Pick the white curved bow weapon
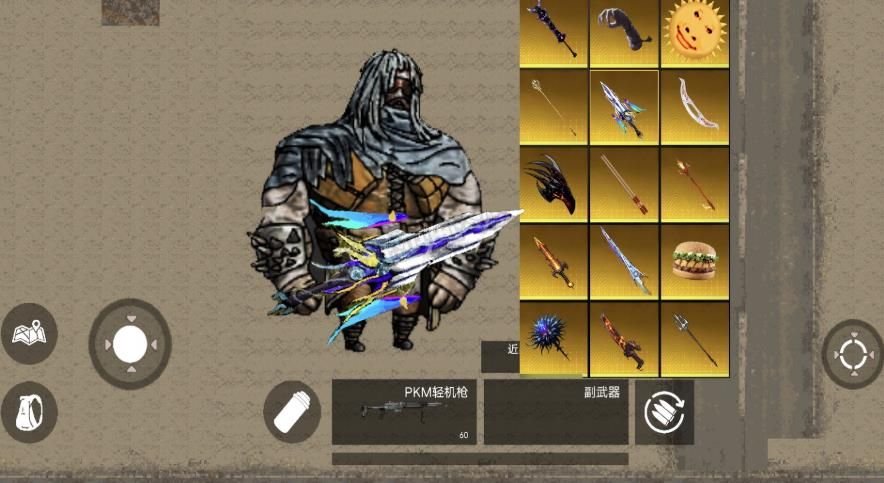The image size is (884, 483). [695, 107]
